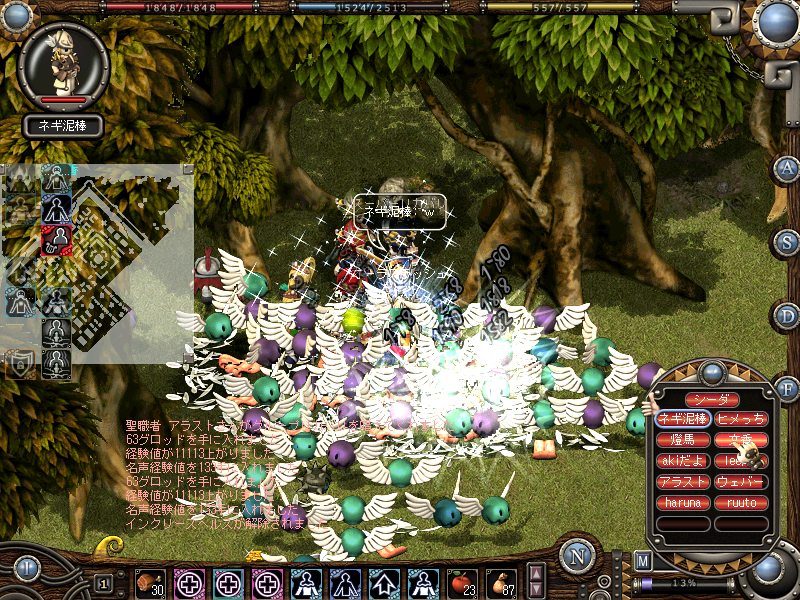Viewport: 800px width, 600px height.
Task: Click the small M button
Action: tap(643, 562)
